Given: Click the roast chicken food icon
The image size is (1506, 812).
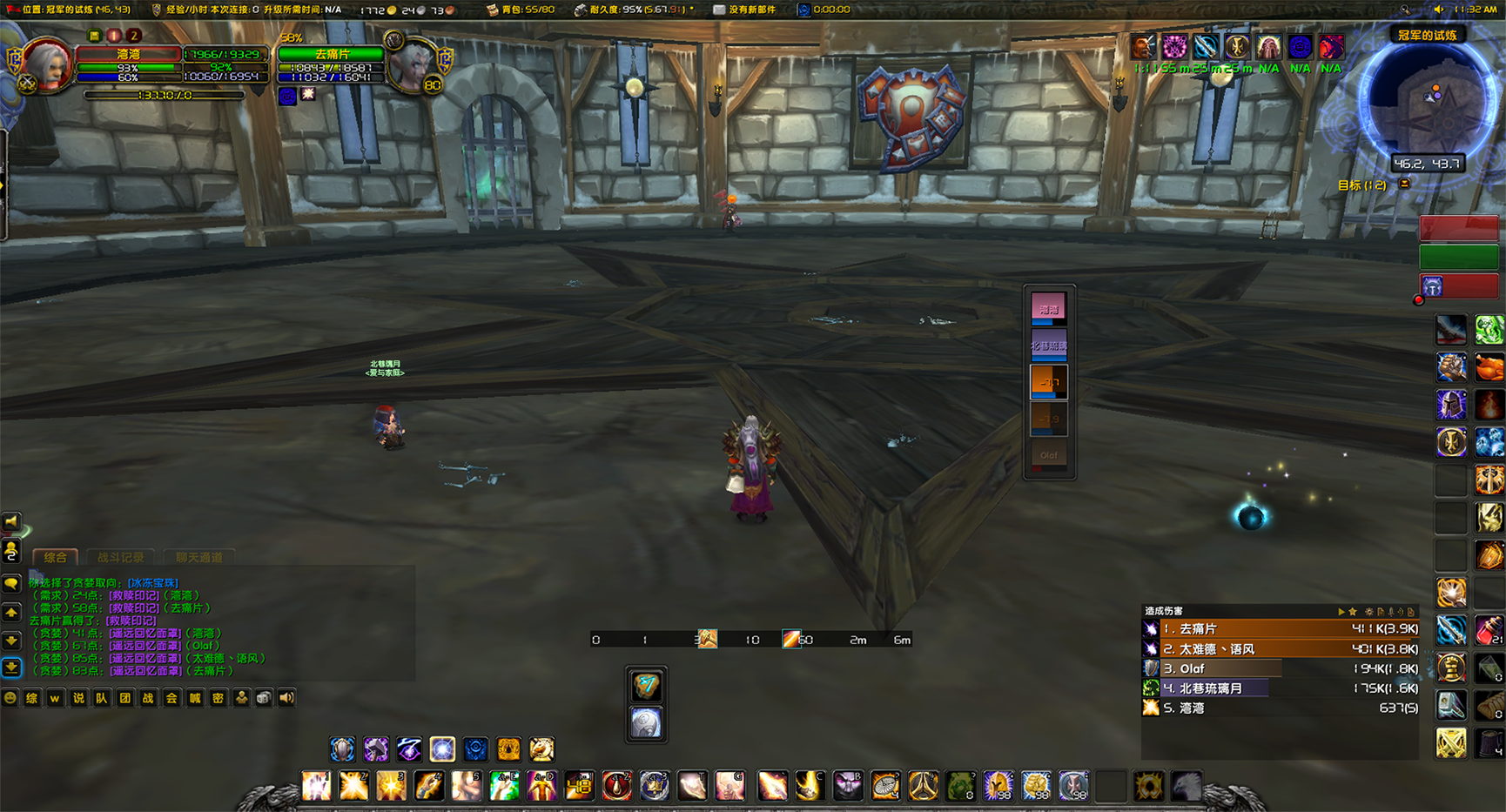Looking at the screenshot, I should 1489,367.
